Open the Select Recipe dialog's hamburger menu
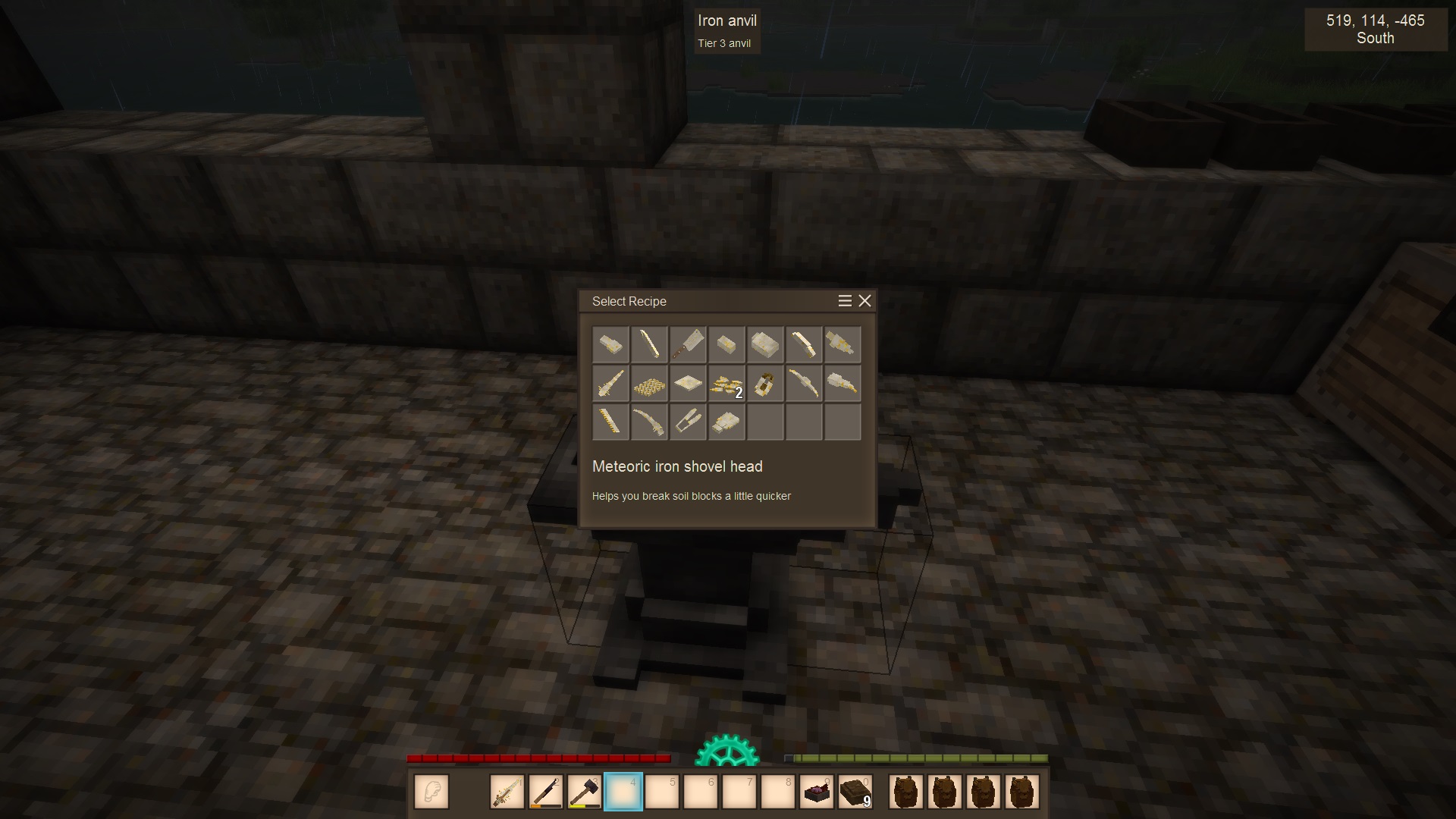 [x=845, y=301]
